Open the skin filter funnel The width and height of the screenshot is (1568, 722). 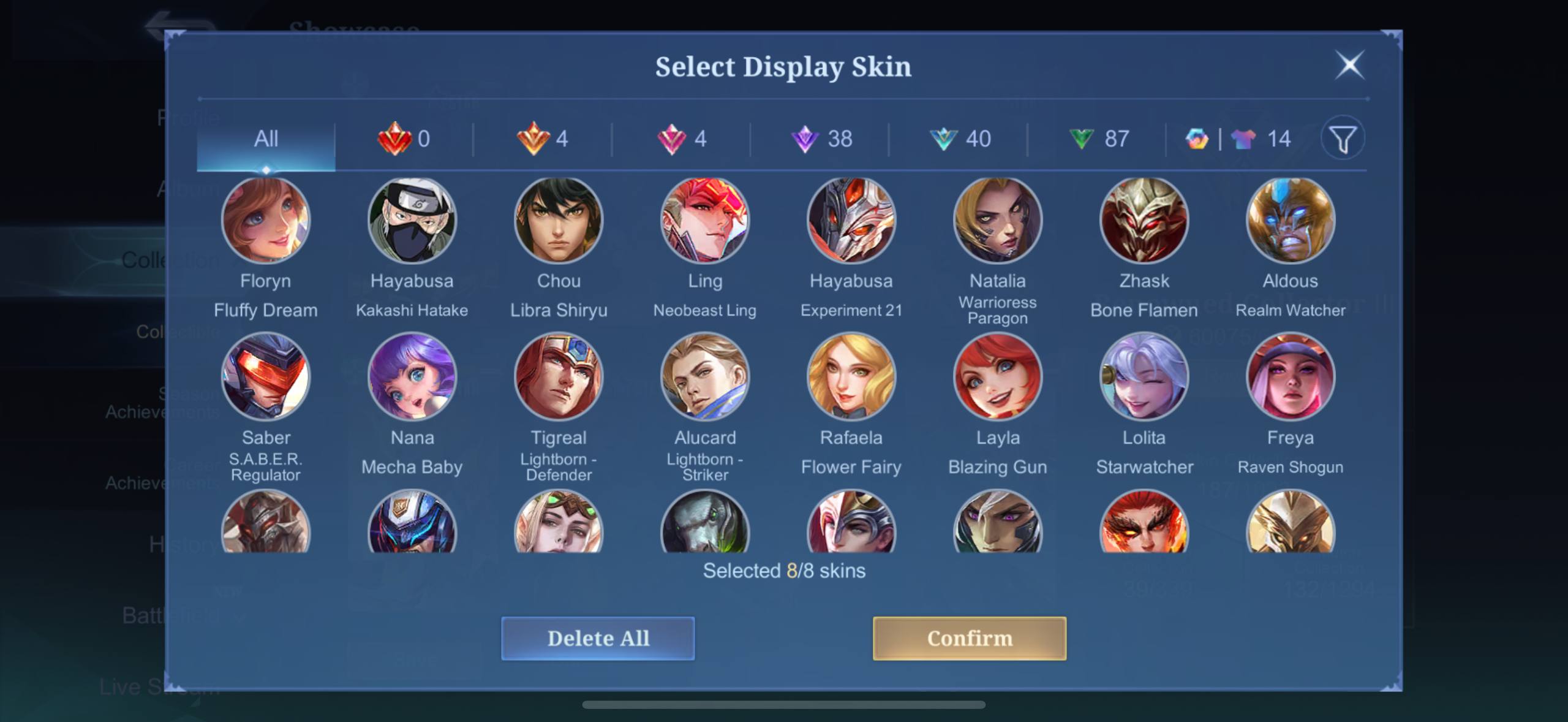coord(1343,139)
